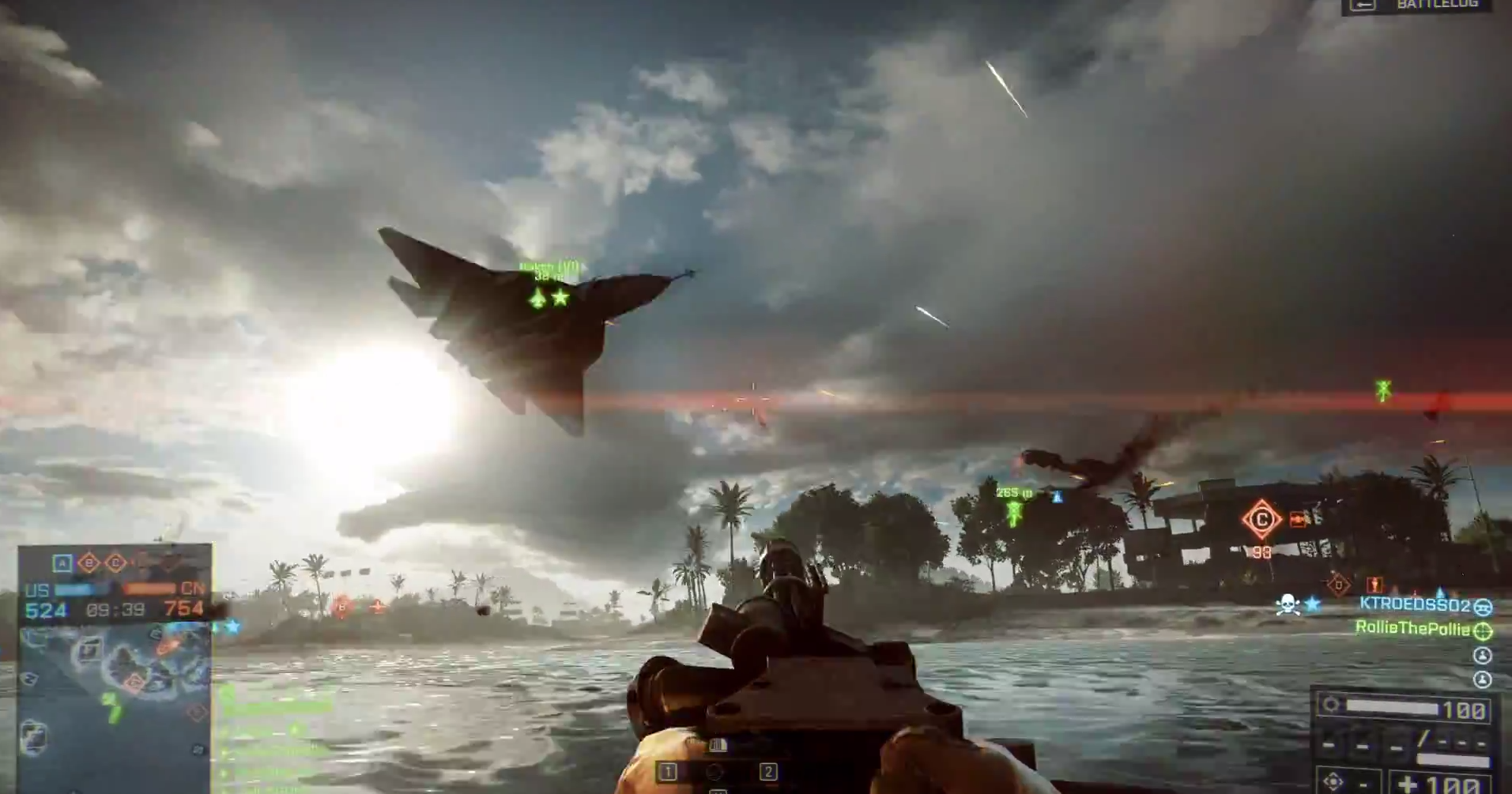Select KTROEDSS02 in the squad list
Image resolution: width=1512 pixels, height=794 pixels.
[1414, 605]
